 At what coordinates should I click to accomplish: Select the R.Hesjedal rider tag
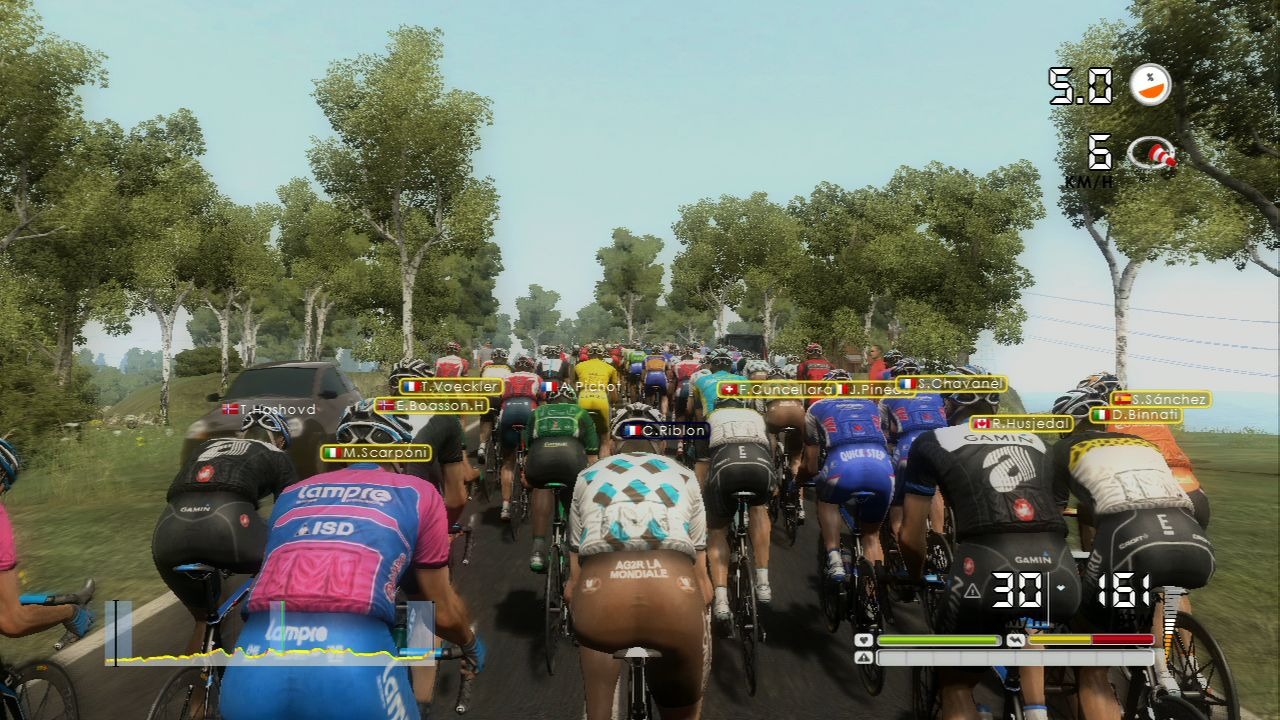click(x=1021, y=423)
